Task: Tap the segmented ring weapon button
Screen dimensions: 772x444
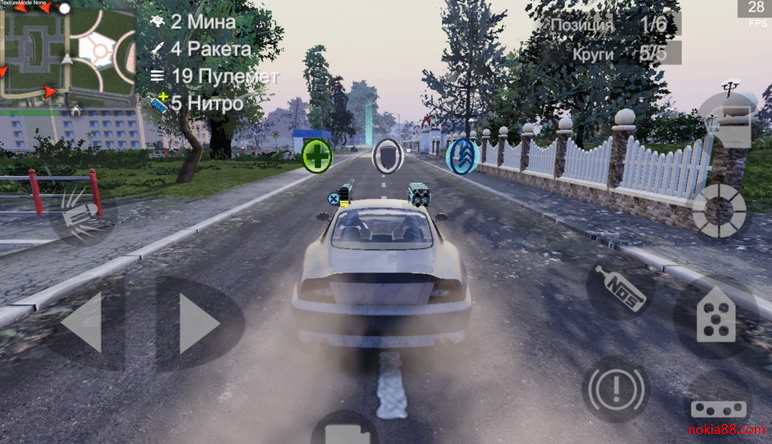Action: tap(720, 211)
